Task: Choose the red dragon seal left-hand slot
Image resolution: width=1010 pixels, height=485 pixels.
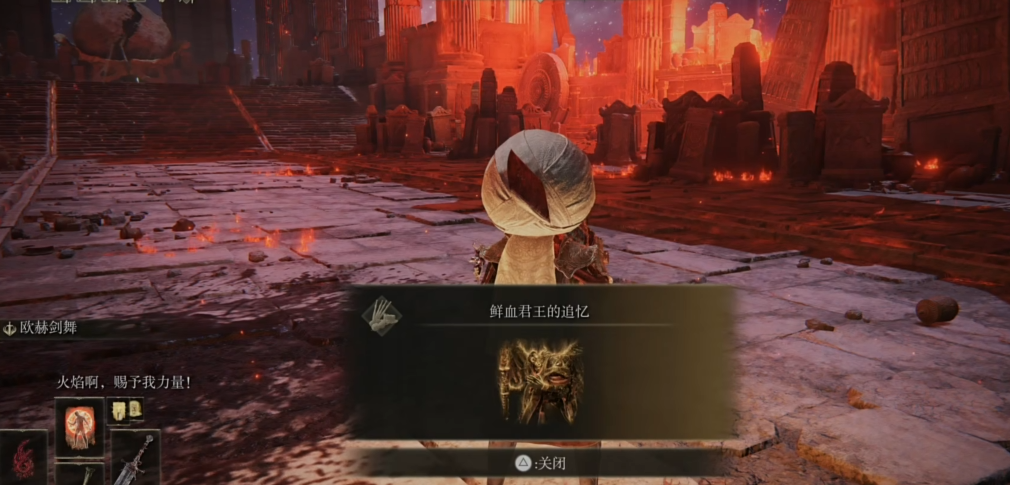Action: pos(22,458)
